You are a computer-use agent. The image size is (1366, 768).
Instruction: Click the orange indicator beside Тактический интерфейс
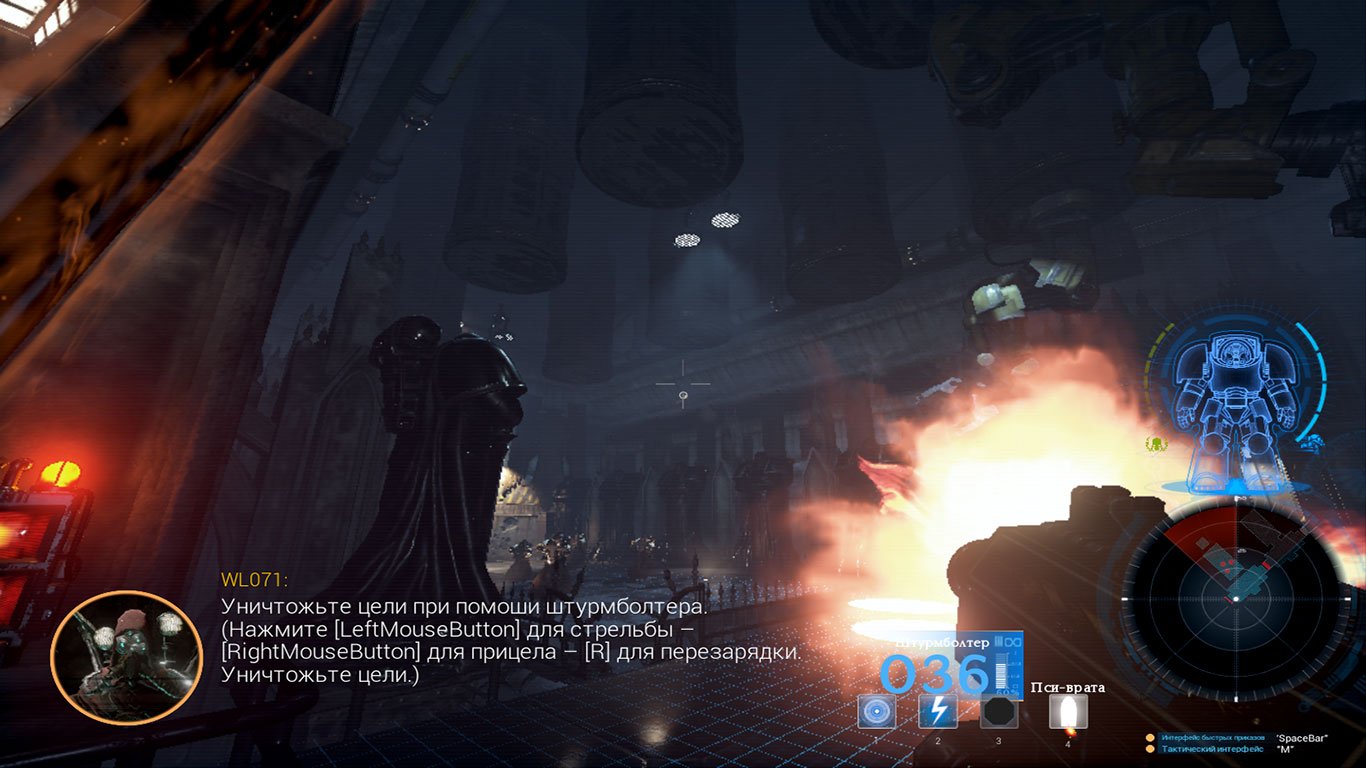coord(1148,749)
